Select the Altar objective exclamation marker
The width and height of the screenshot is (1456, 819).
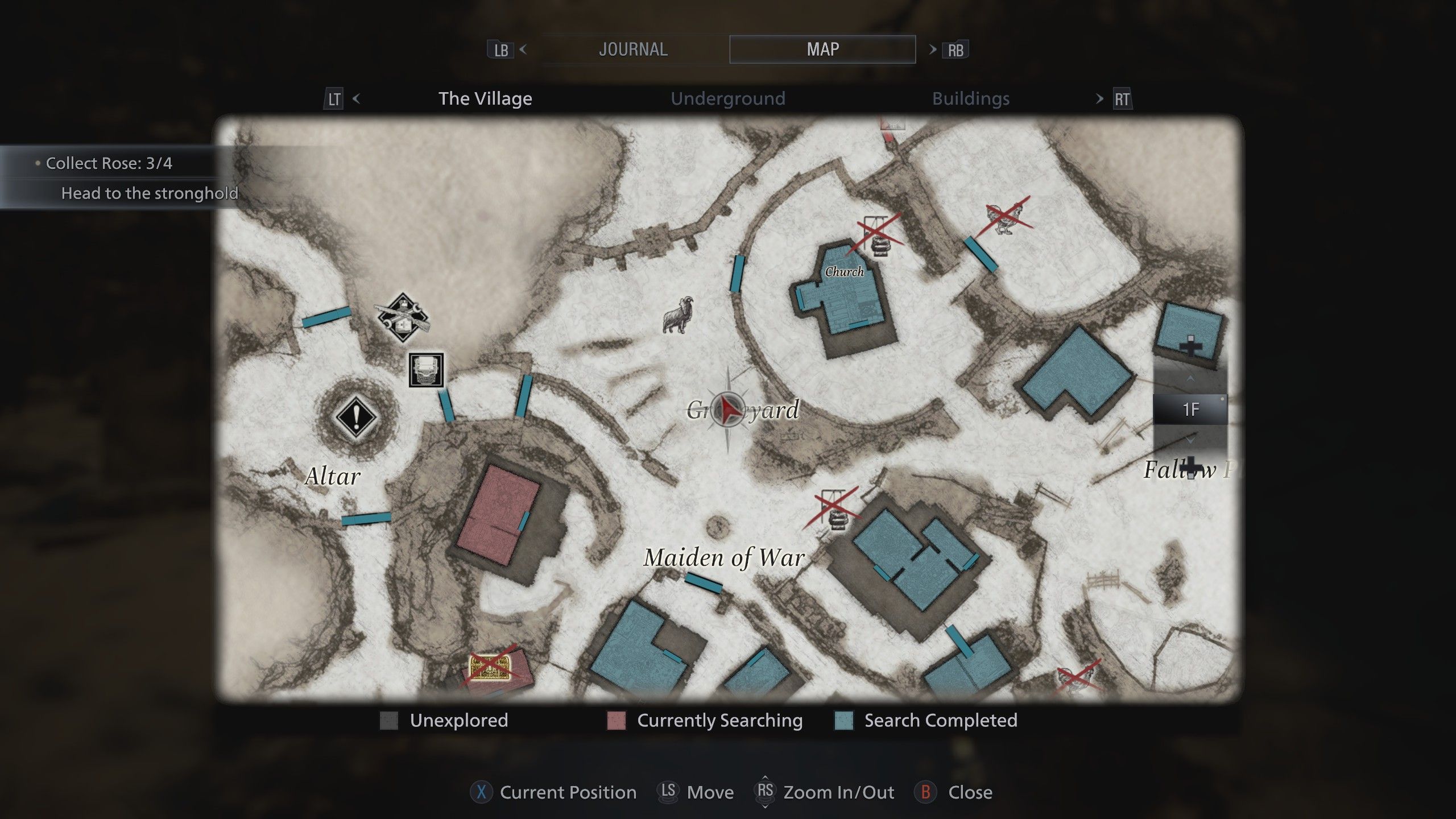pyautogui.click(x=356, y=416)
